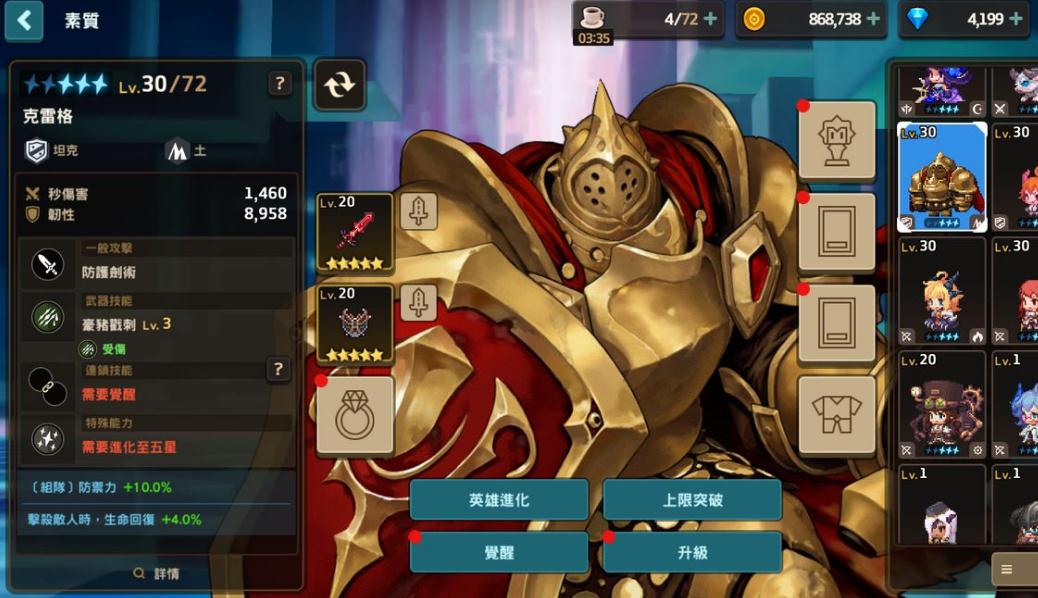This screenshot has width=1038, height=598.
Task: Show help for the 連鎖技能 chain skill
Action: 279,370
